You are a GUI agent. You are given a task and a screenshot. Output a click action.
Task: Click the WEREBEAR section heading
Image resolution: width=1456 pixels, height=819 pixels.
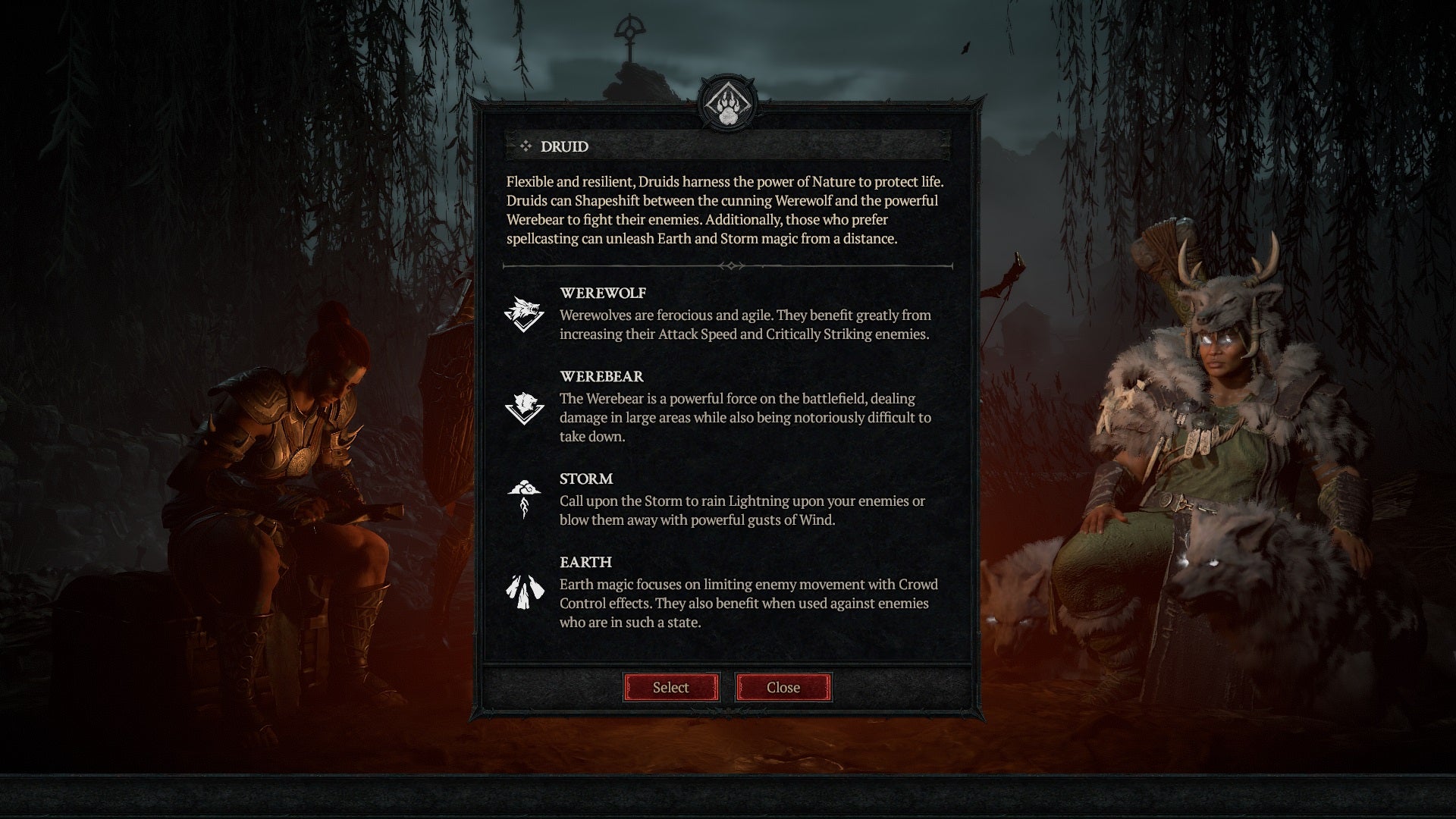601,376
